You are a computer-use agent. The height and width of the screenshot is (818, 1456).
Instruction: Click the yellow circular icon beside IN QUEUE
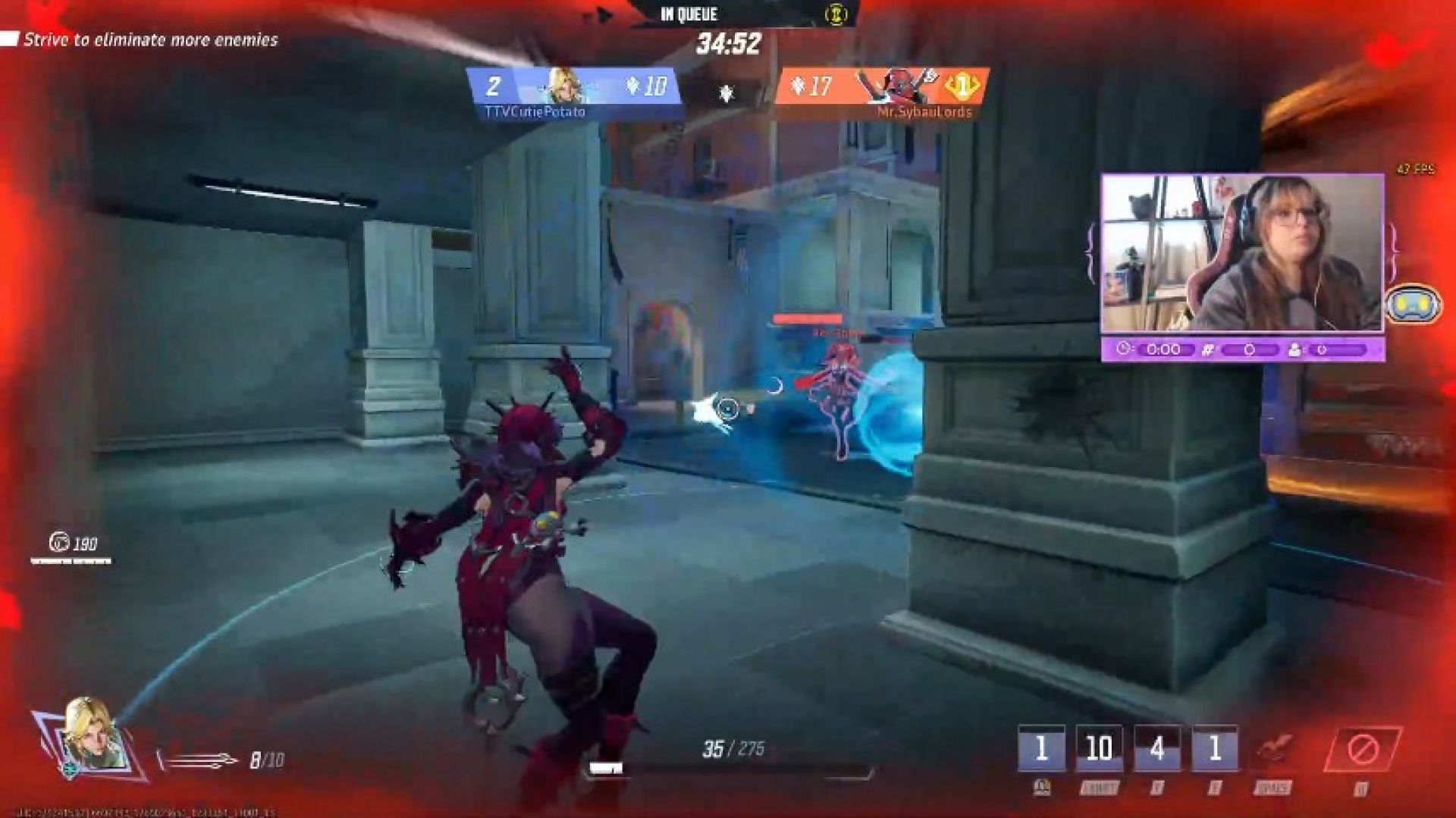tap(836, 14)
